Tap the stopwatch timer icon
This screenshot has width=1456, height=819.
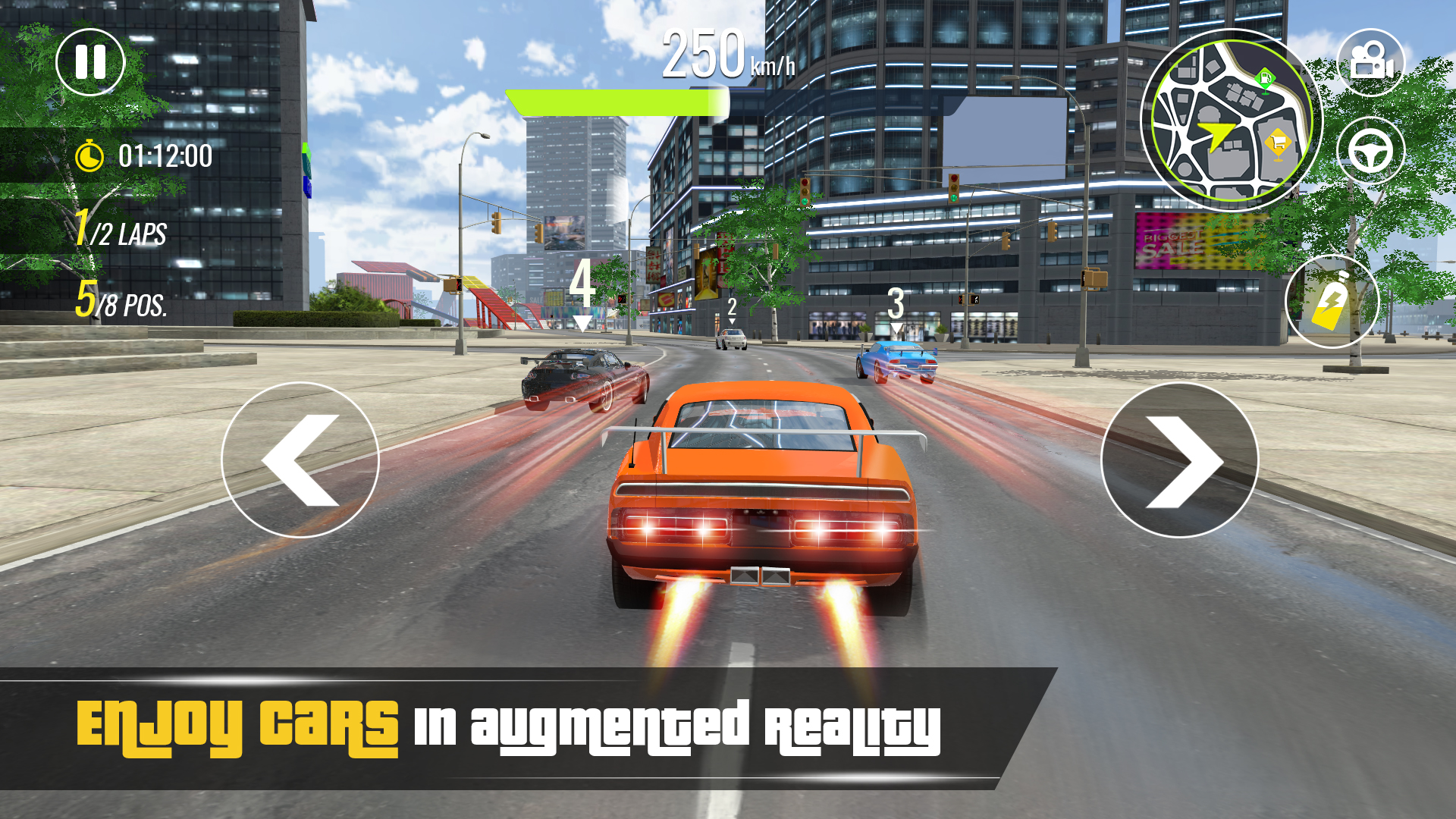tap(90, 157)
